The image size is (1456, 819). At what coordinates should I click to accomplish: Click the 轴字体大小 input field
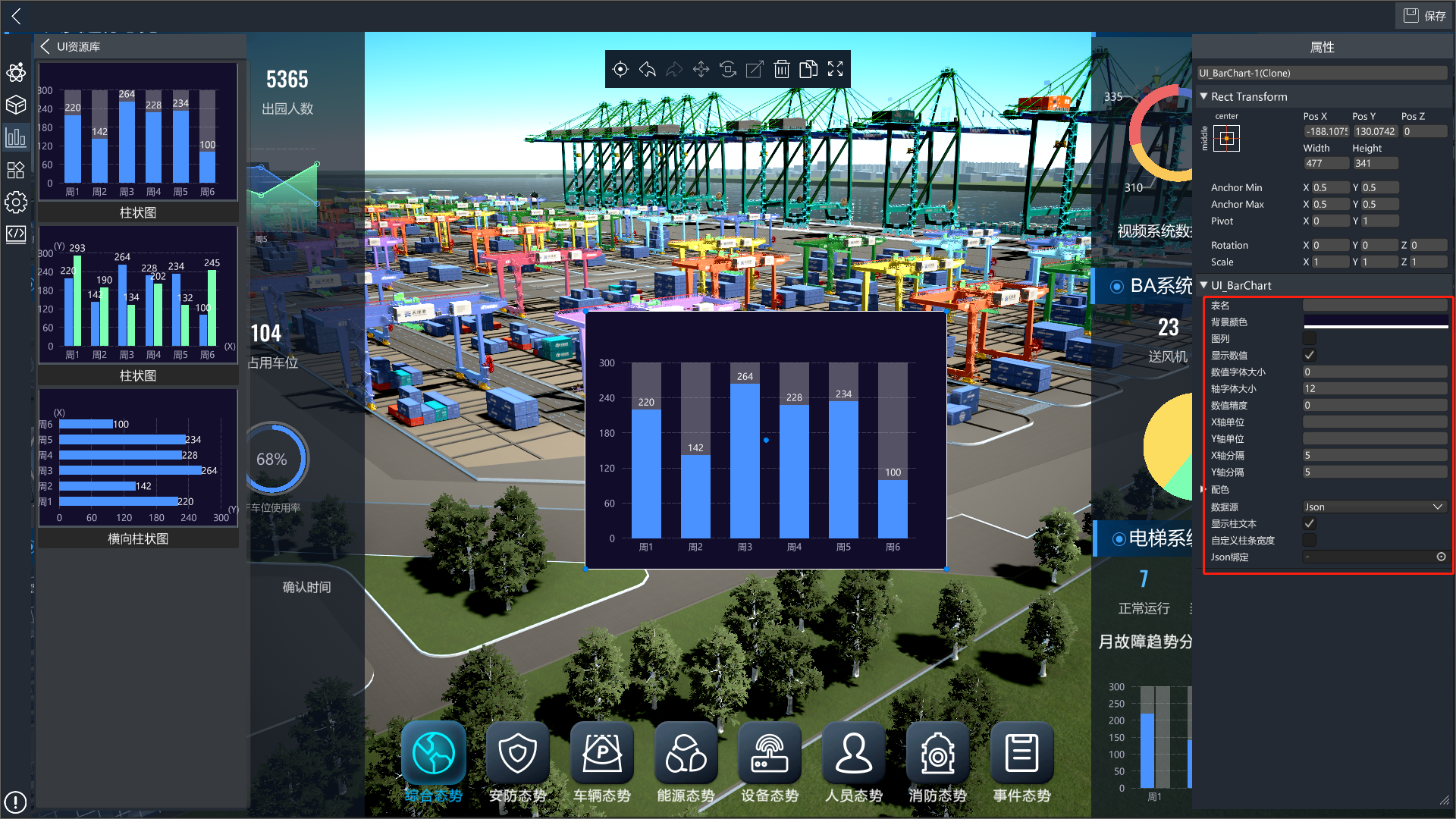coord(1374,388)
